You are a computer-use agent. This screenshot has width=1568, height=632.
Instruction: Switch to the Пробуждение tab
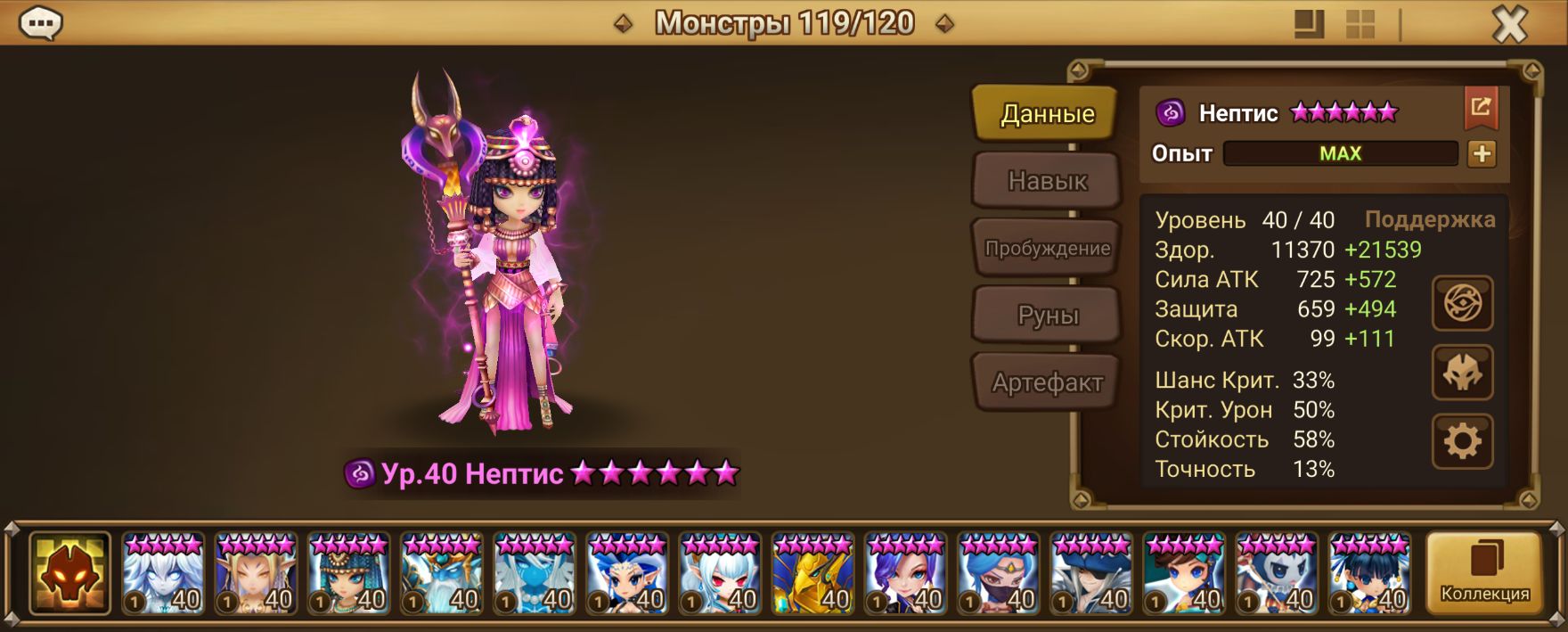(x=1046, y=249)
